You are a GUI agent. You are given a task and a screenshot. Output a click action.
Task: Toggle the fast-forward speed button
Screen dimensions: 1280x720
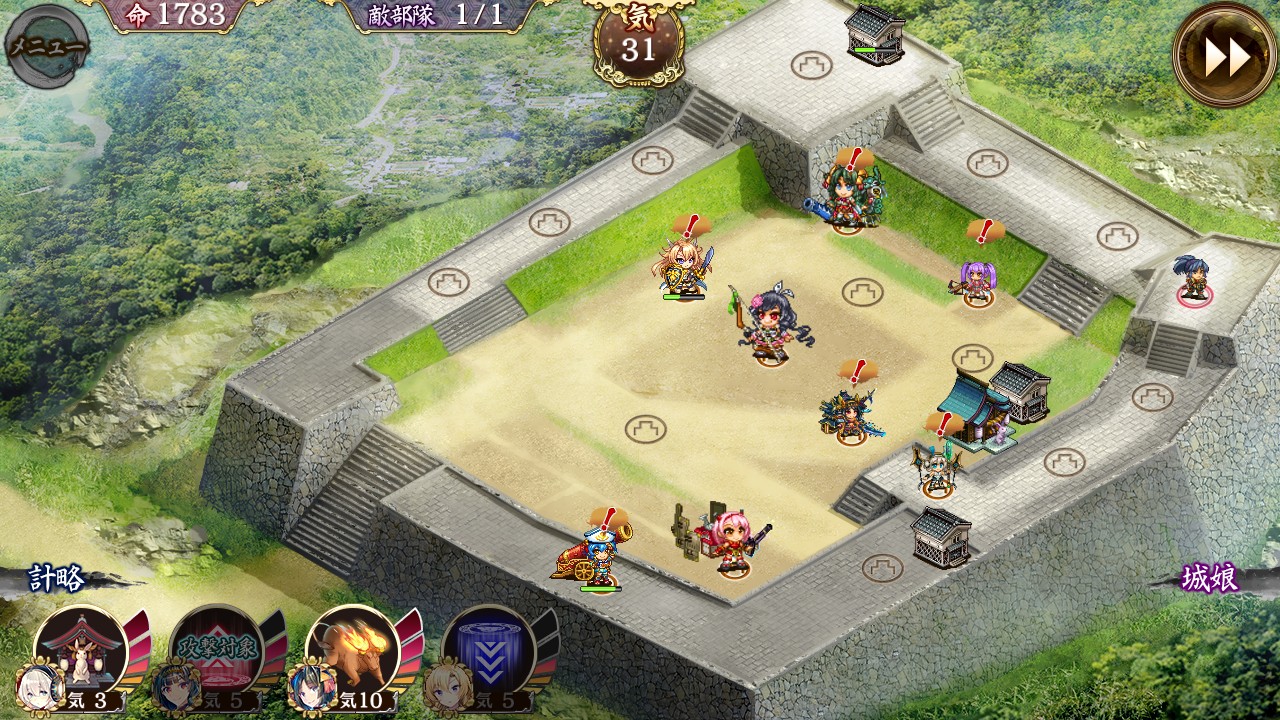click(1225, 56)
